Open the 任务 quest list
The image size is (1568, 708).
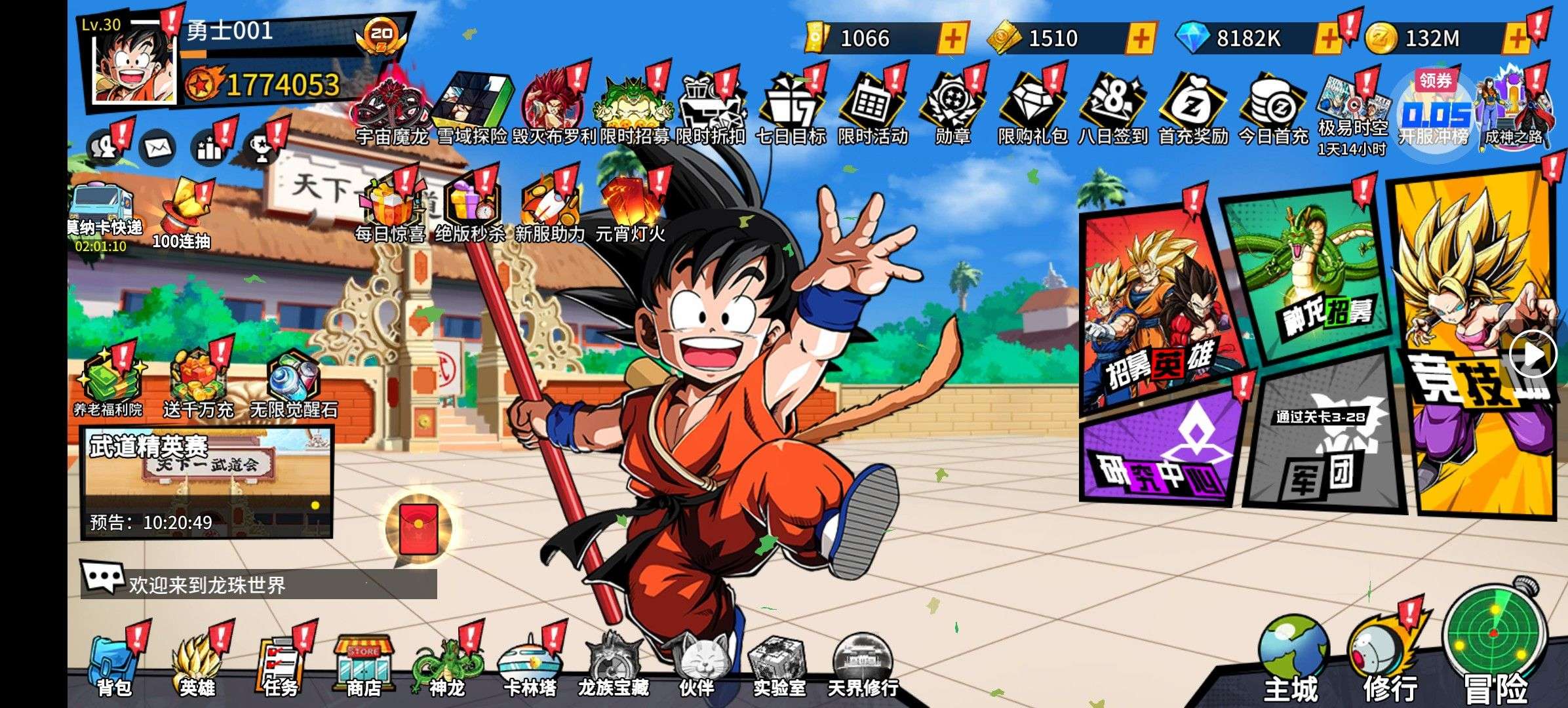(x=280, y=665)
